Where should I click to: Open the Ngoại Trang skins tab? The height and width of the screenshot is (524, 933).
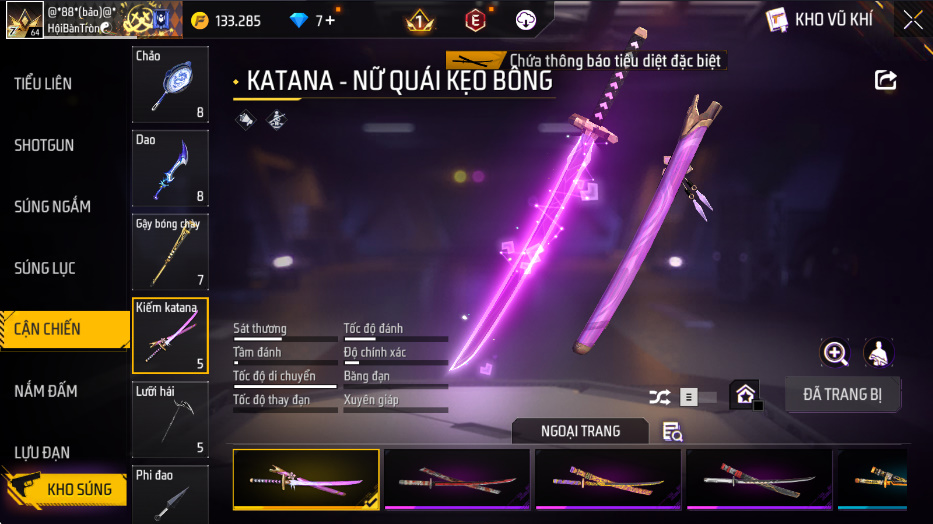point(580,431)
